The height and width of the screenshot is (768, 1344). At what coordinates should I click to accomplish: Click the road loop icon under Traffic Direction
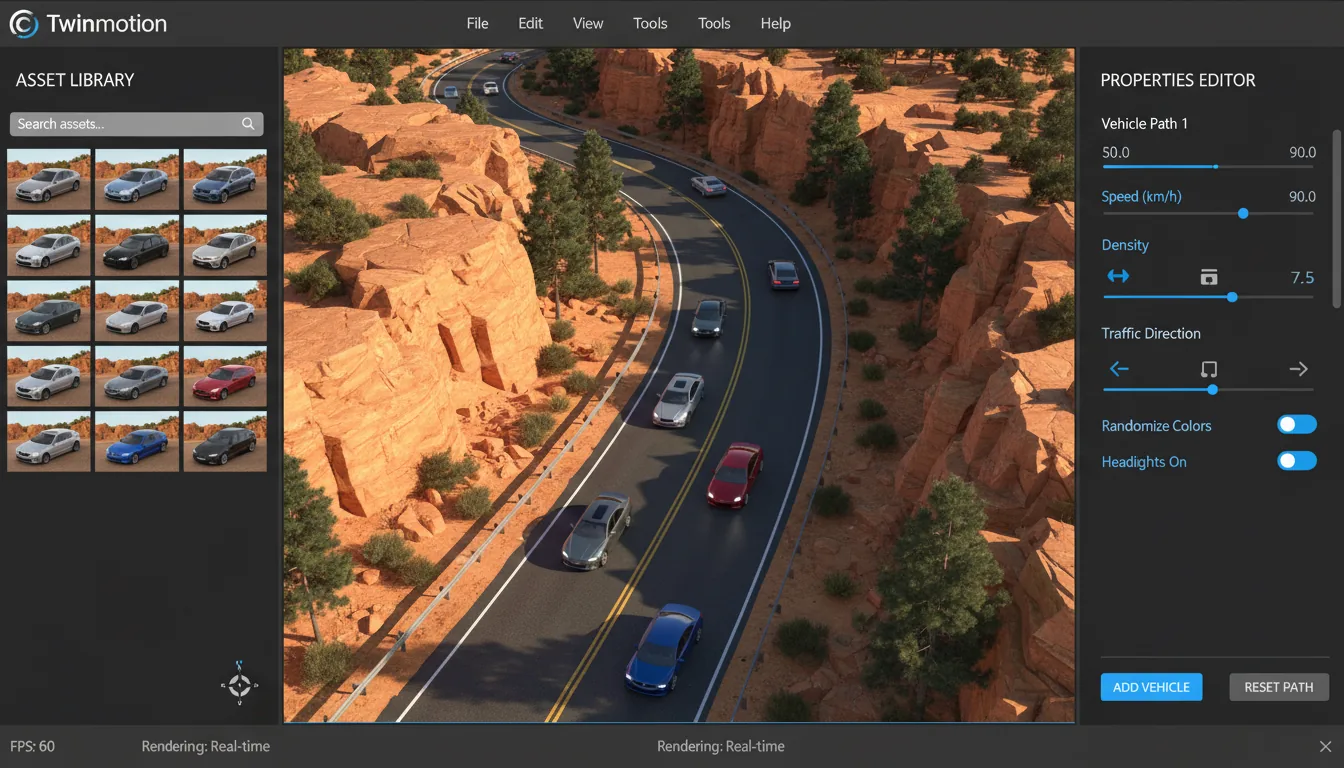(x=1208, y=368)
